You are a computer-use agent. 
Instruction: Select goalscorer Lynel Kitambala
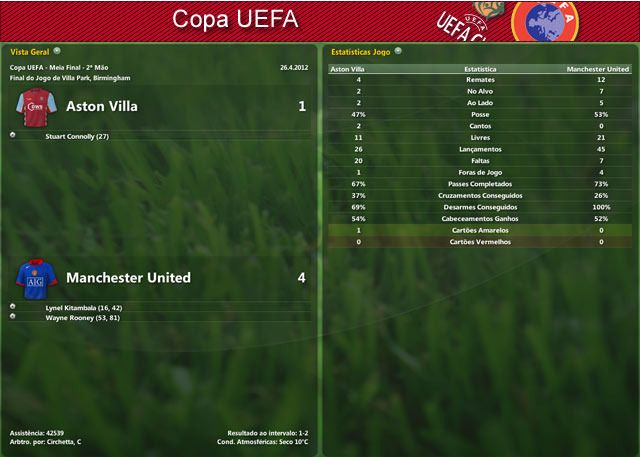(x=83, y=307)
